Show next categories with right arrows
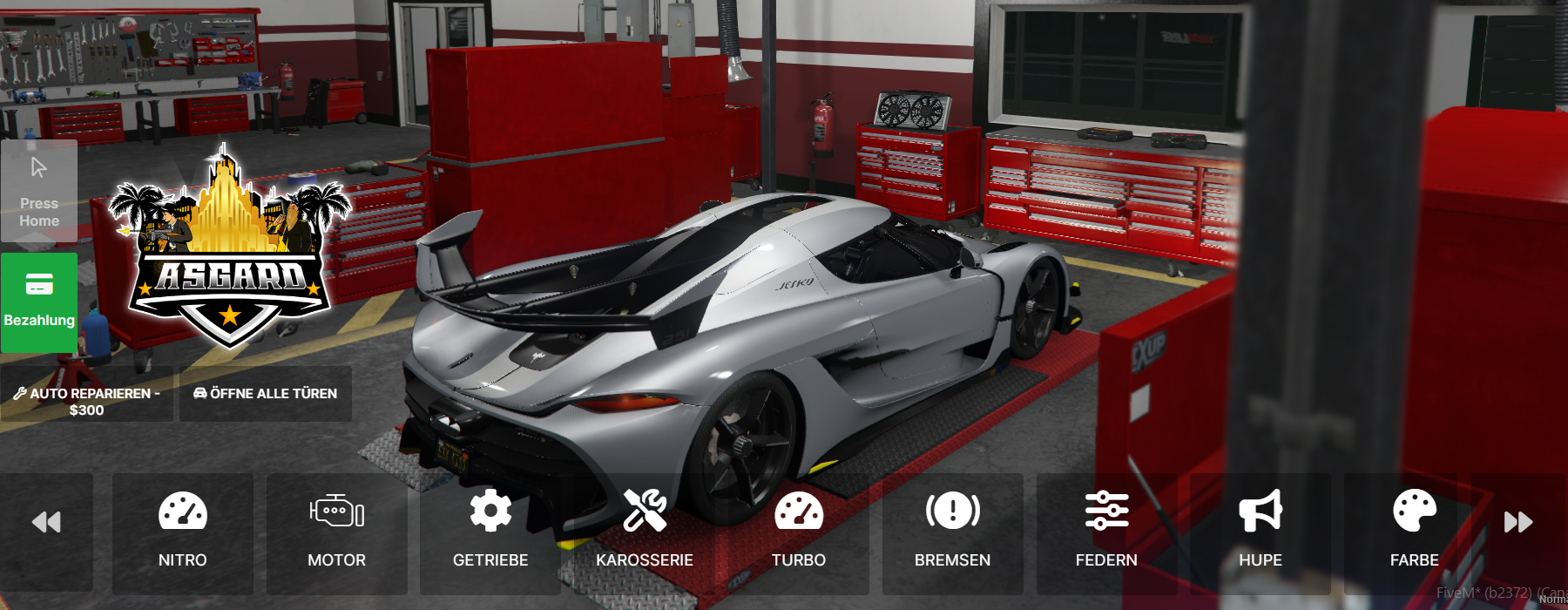This screenshot has height=610, width=1568. click(x=1518, y=523)
